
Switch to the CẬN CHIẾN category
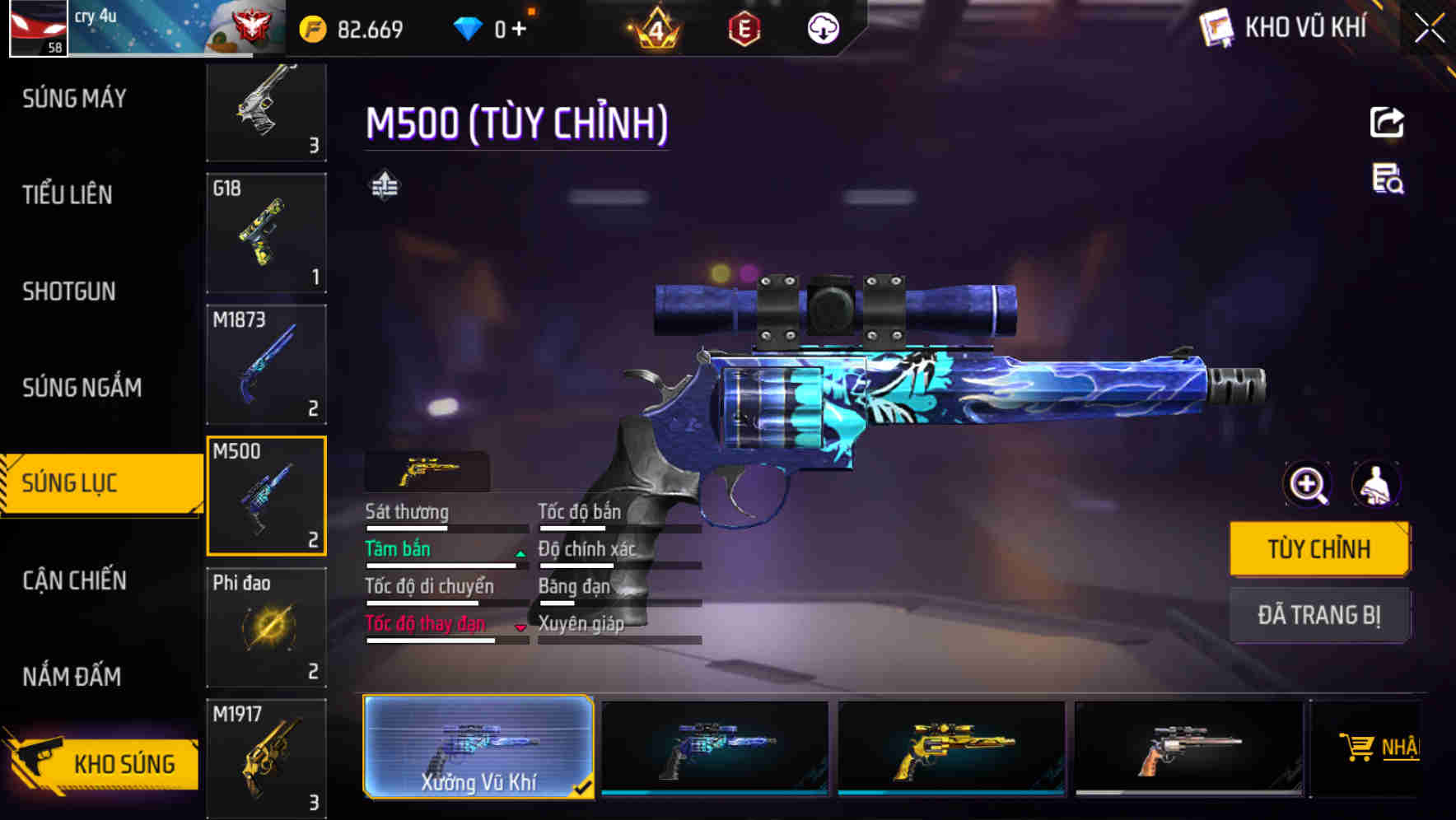(x=73, y=580)
